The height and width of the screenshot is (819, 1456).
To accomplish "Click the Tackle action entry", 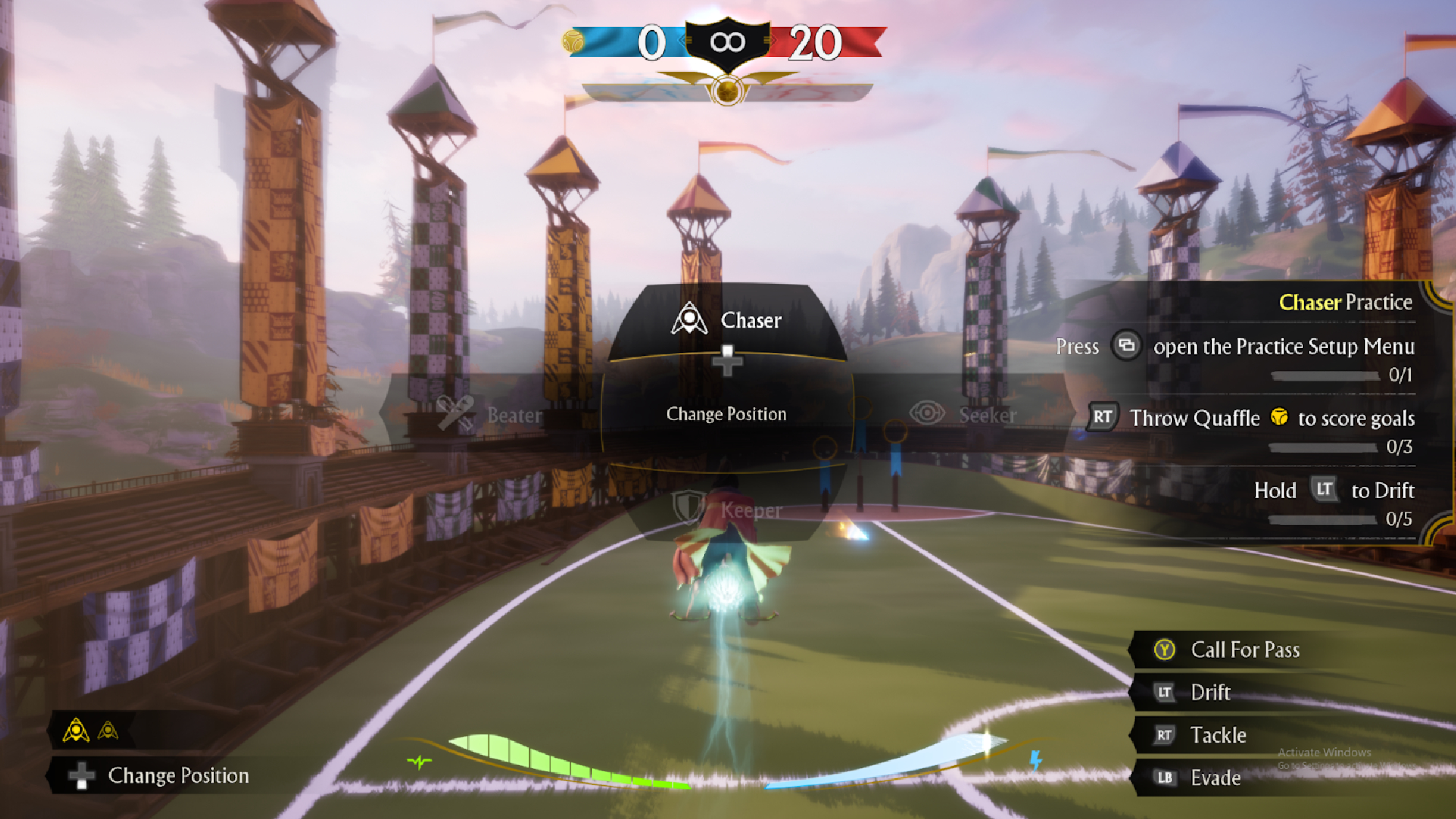I will (x=1217, y=735).
